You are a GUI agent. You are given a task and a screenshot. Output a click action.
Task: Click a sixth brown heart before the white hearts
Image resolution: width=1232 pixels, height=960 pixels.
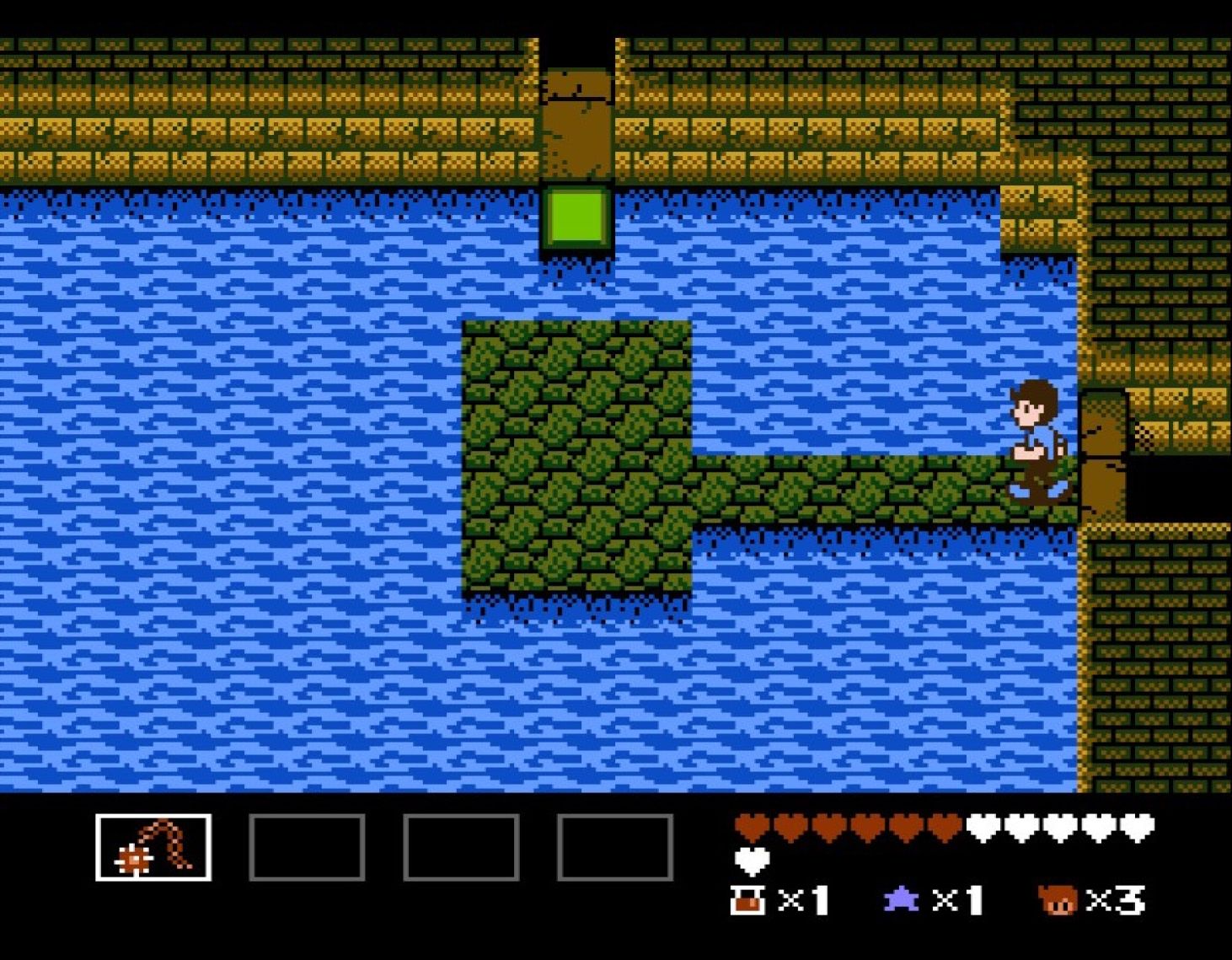[942, 828]
